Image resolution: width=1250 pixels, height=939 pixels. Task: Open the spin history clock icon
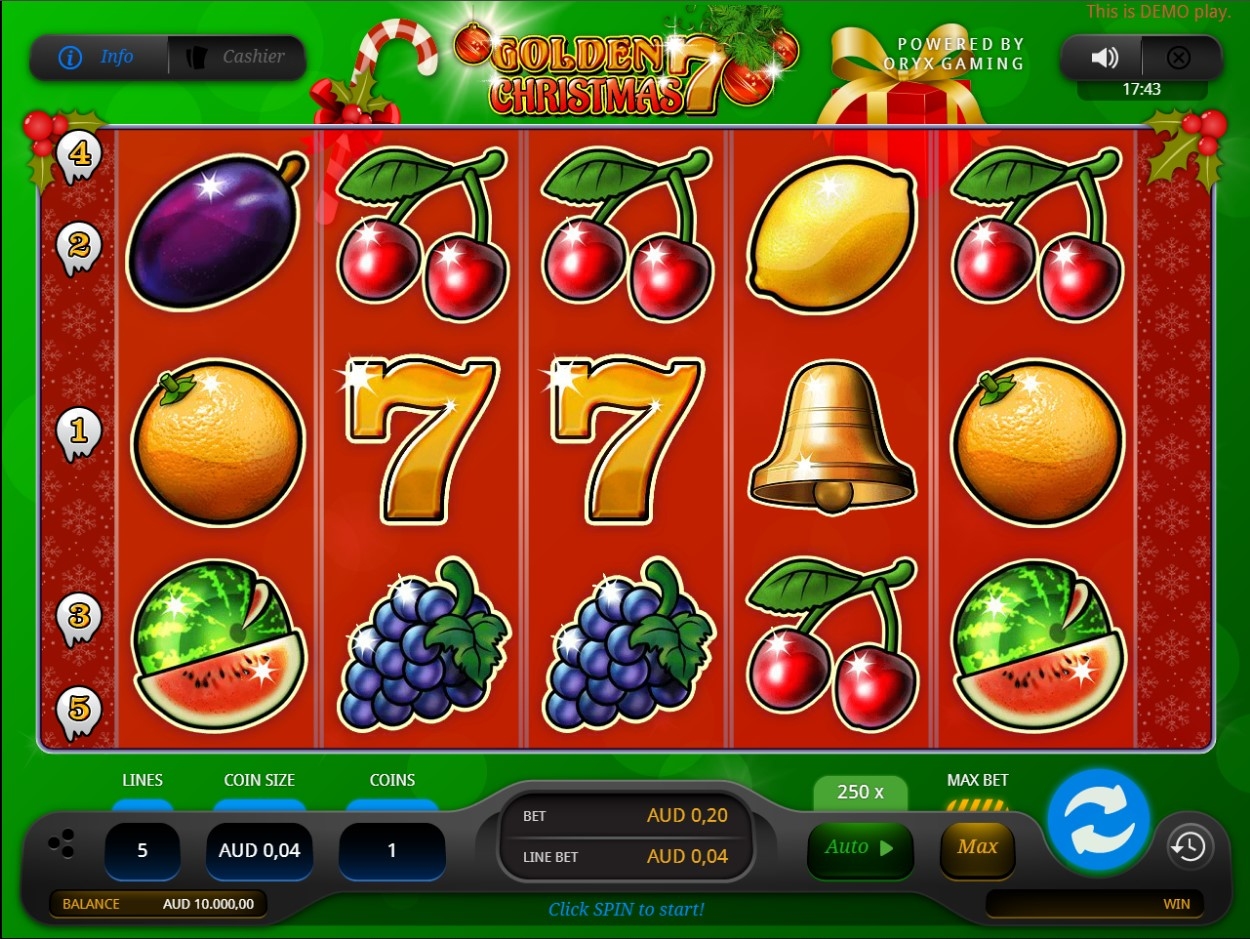1189,848
